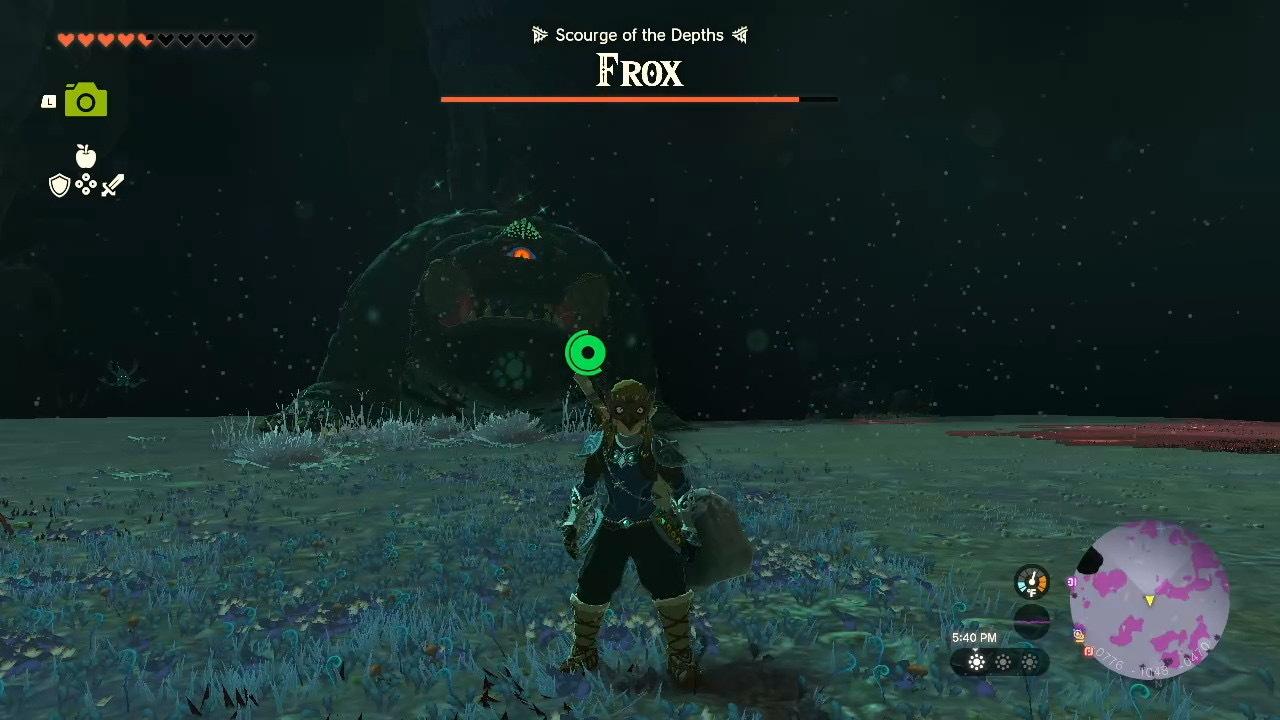Screen dimensions: 1280x720
Task: Toggle the leftmost lit sun indicator
Action: 975,662
